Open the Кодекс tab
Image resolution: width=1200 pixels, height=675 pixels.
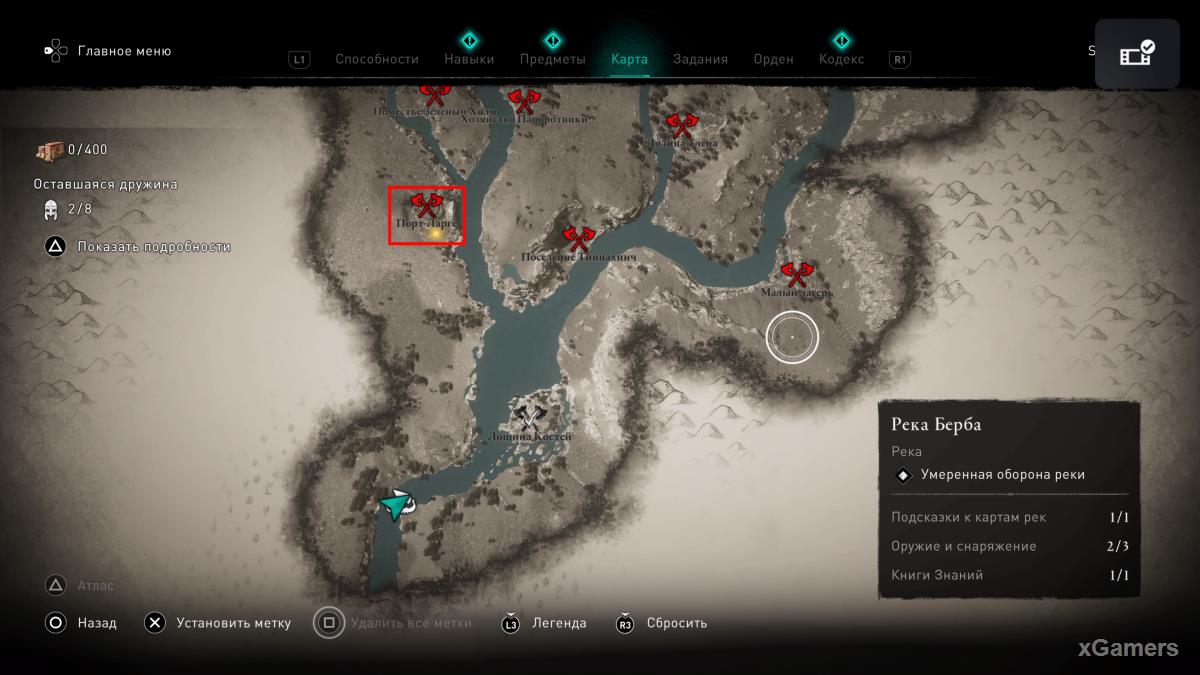(842, 59)
